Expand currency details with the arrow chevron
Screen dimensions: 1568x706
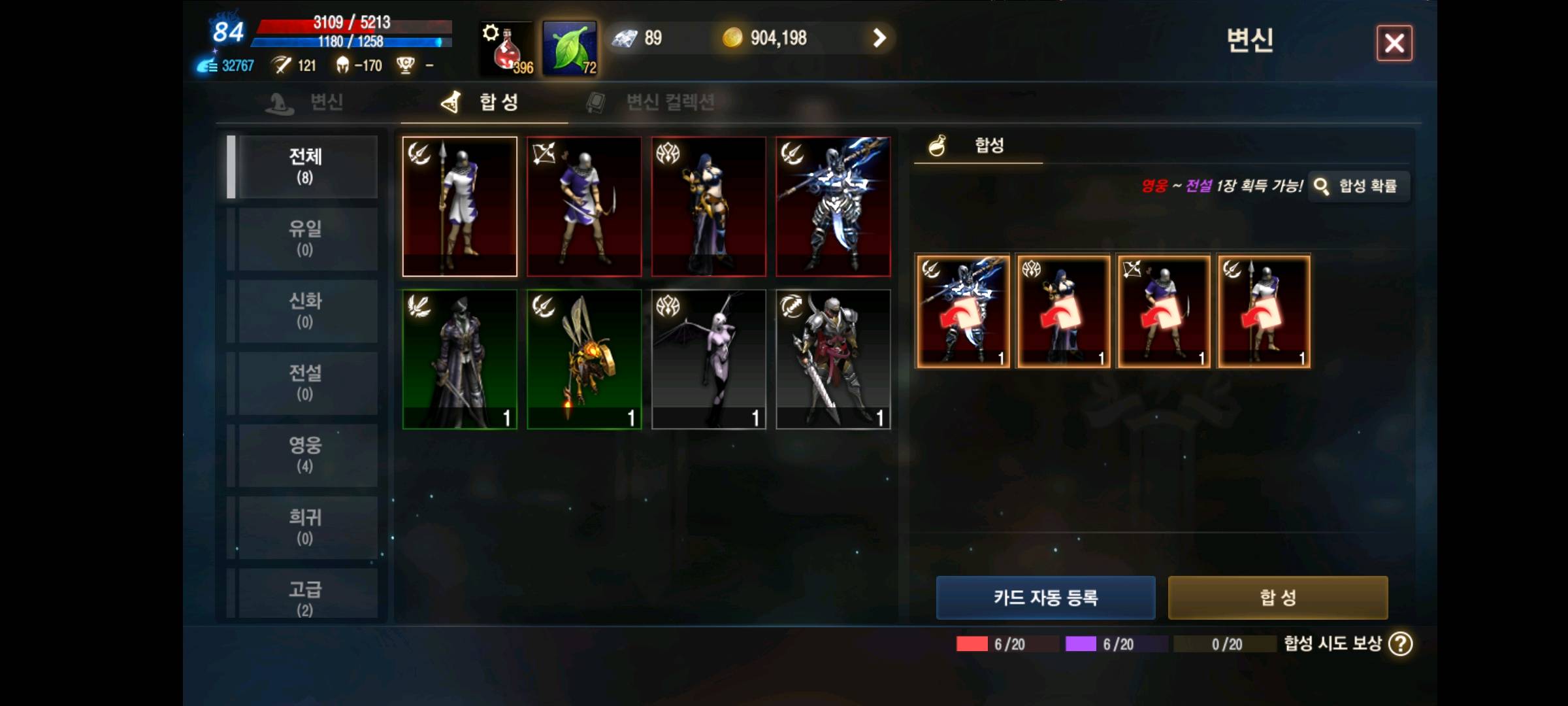879,38
